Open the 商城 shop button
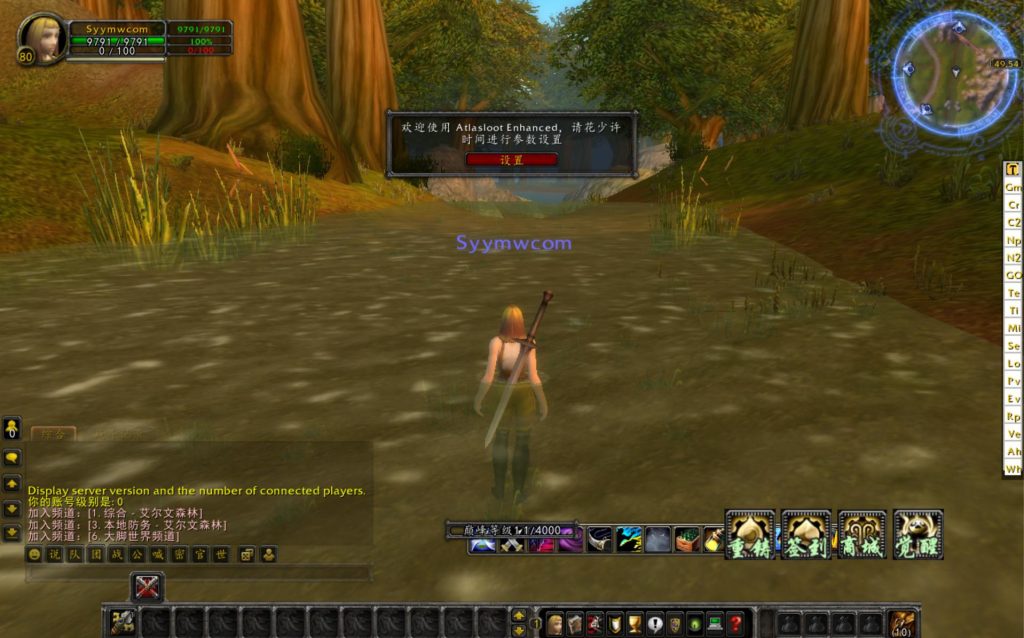This screenshot has width=1024, height=638. click(x=862, y=535)
